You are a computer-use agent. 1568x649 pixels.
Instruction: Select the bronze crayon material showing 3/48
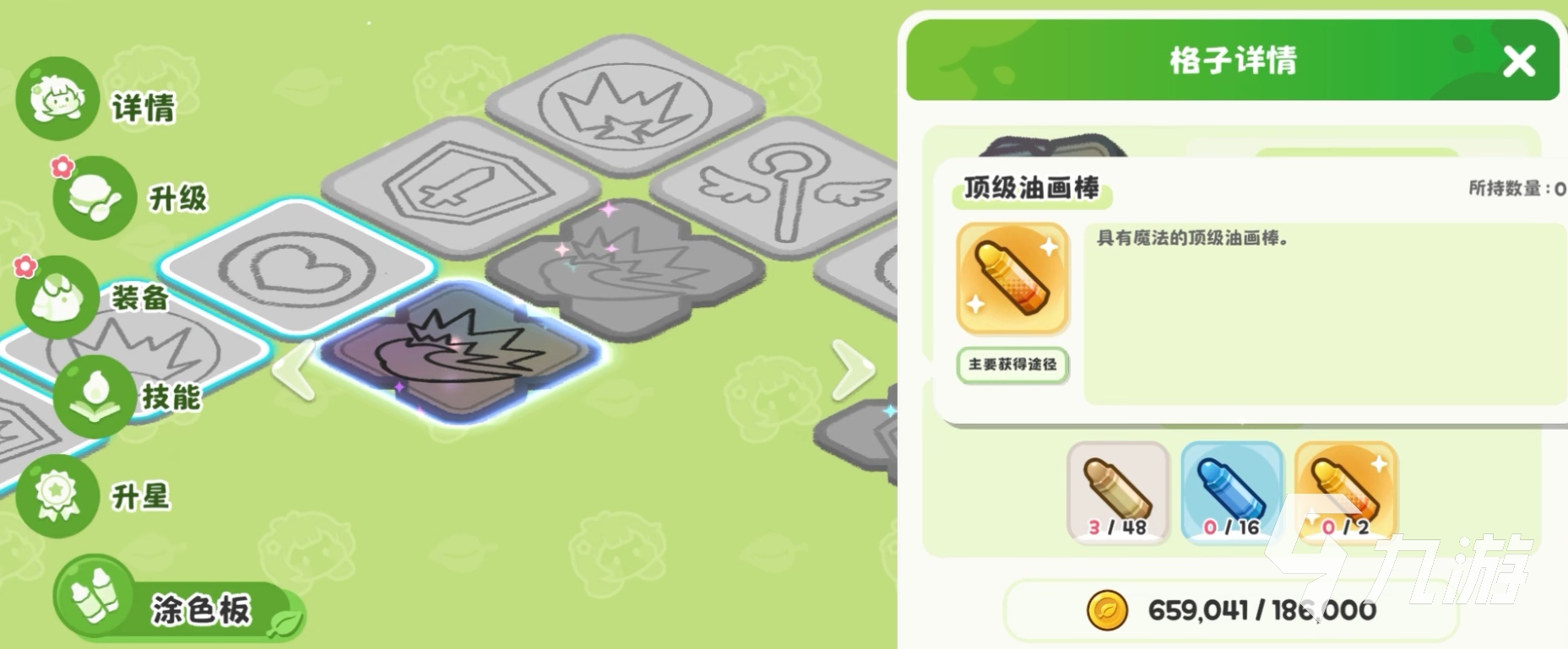tap(1116, 492)
